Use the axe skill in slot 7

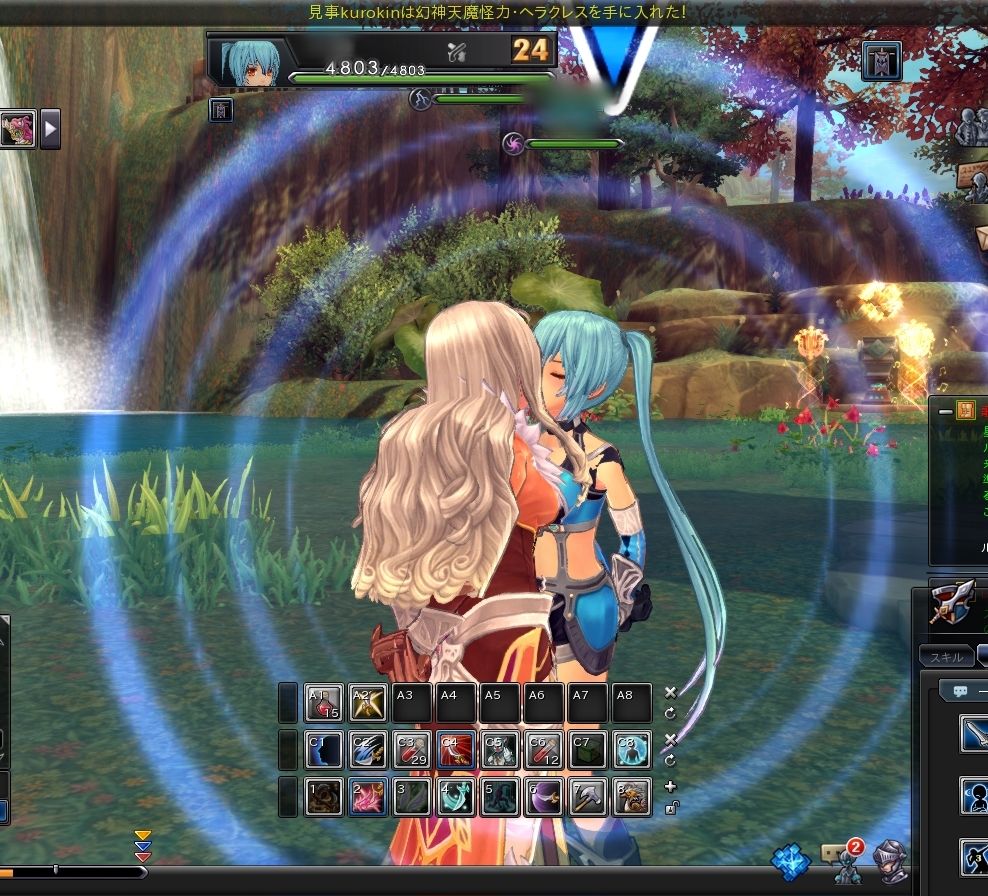click(587, 797)
